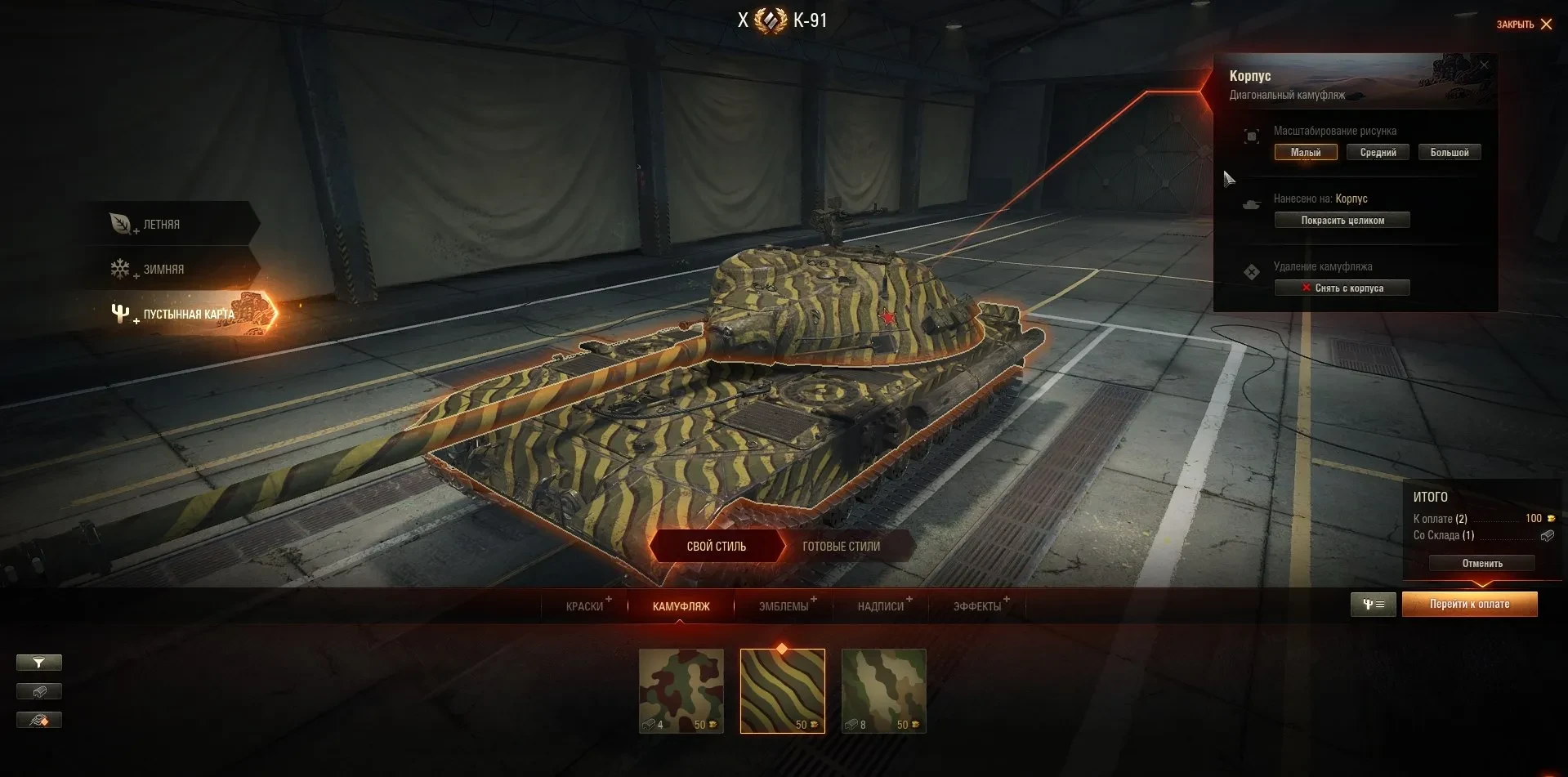Viewport: 1568px width, 777px height.
Task: Select the КАМУФЛЯЖ tab
Action: pos(681,606)
